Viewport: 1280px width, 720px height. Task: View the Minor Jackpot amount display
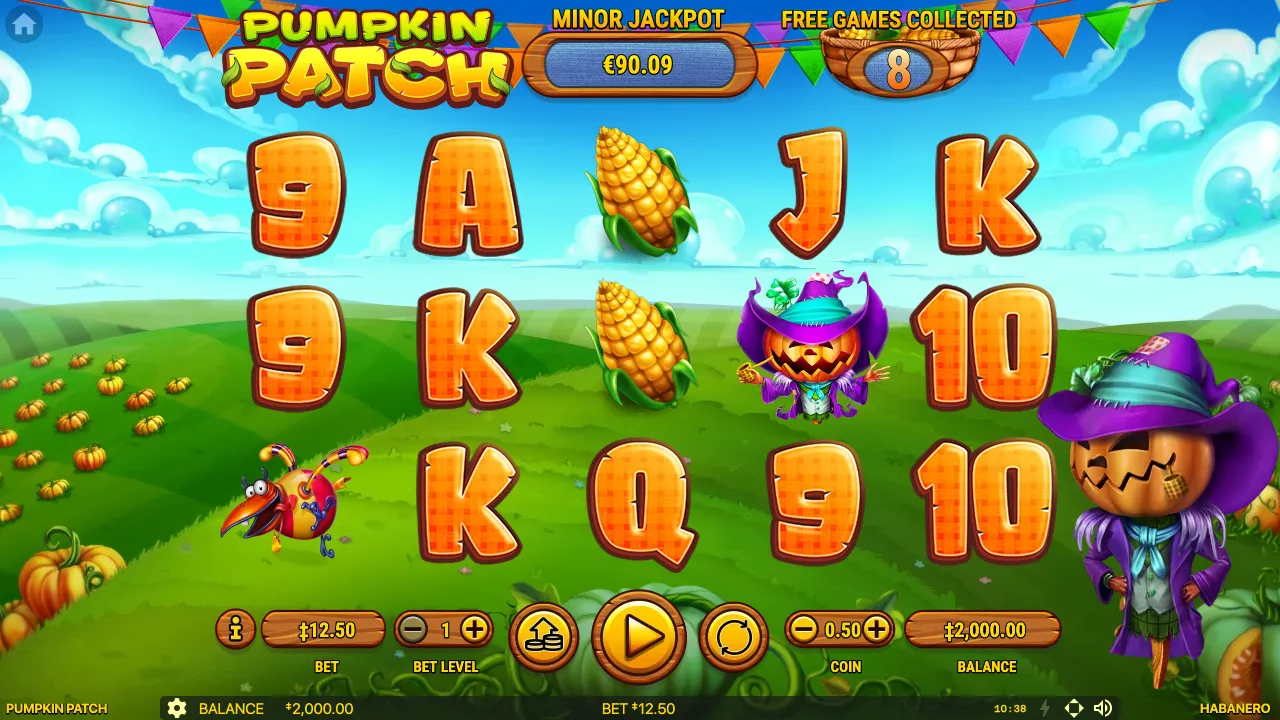[x=640, y=66]
